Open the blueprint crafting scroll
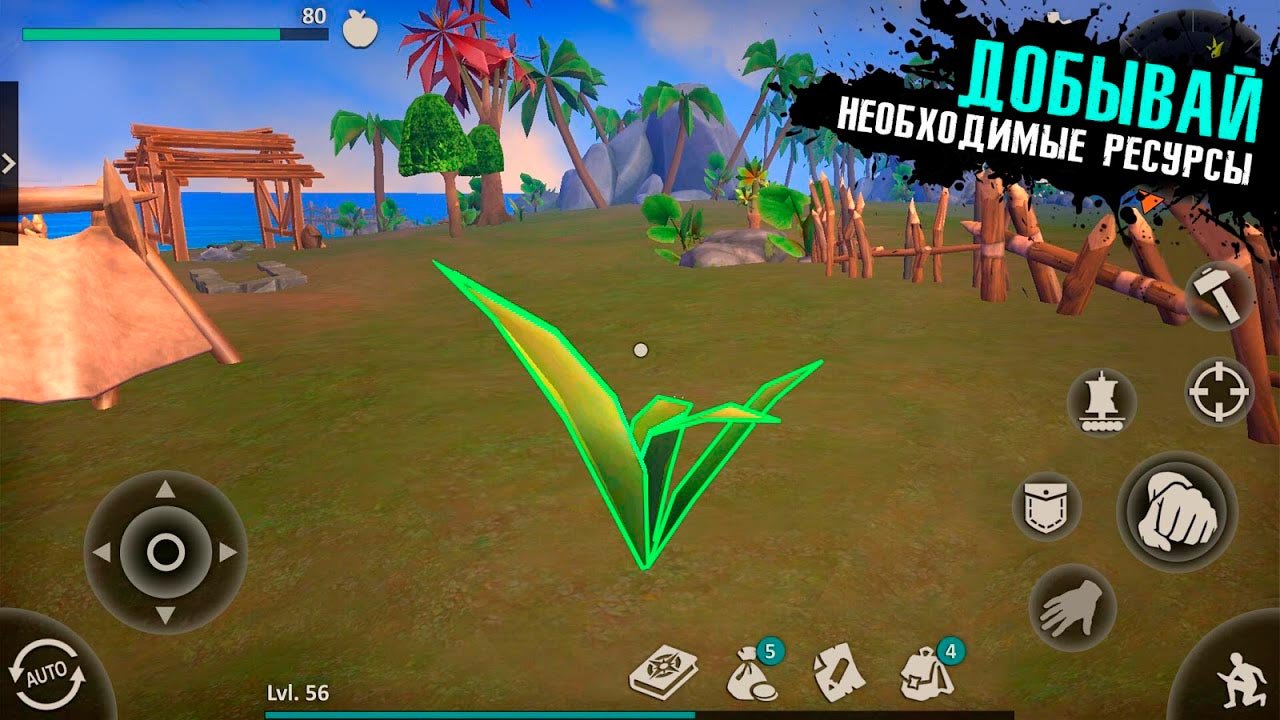 (x=839, y=674)
